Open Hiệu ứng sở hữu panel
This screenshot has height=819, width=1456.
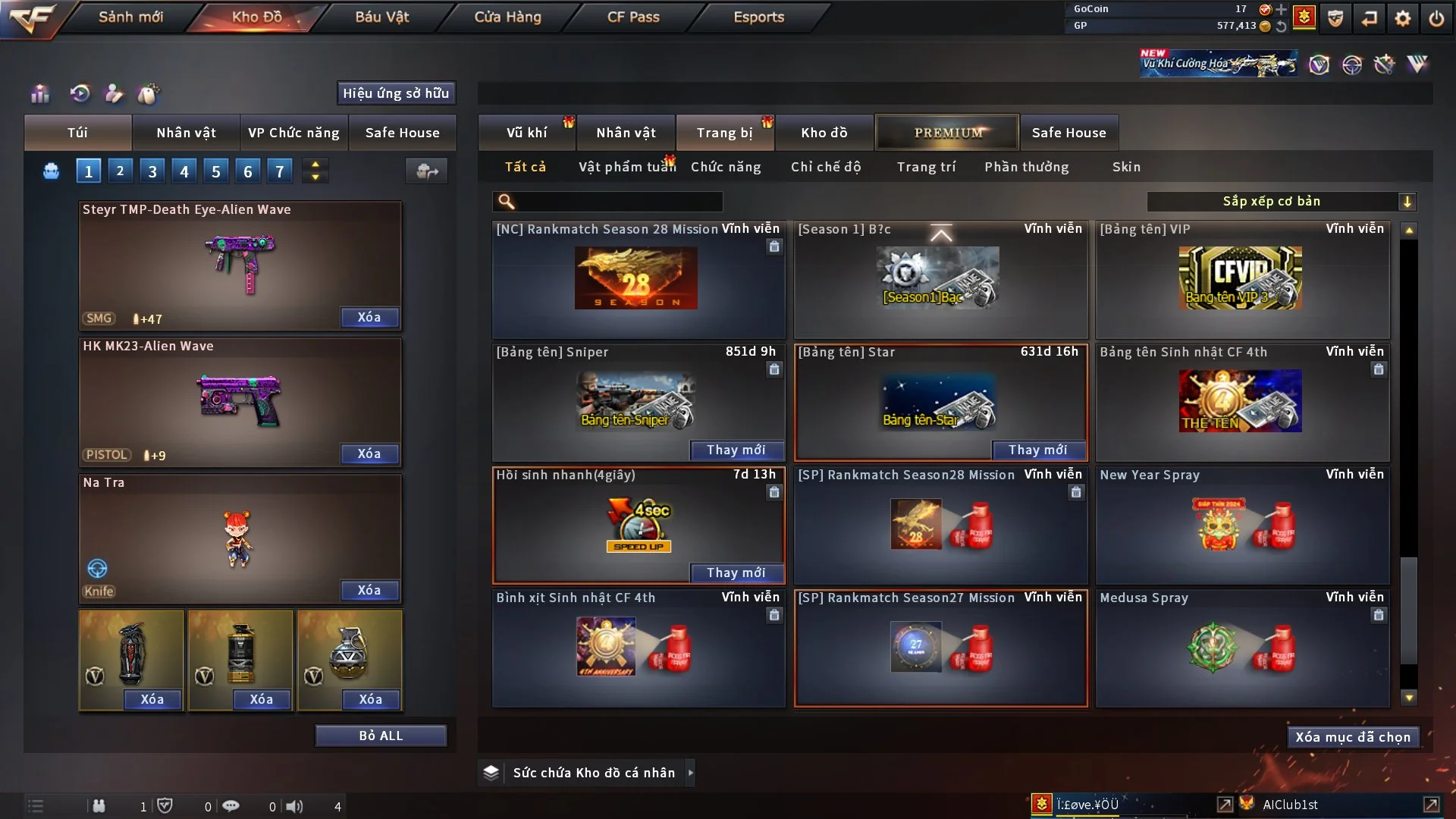tap(396, 93)
